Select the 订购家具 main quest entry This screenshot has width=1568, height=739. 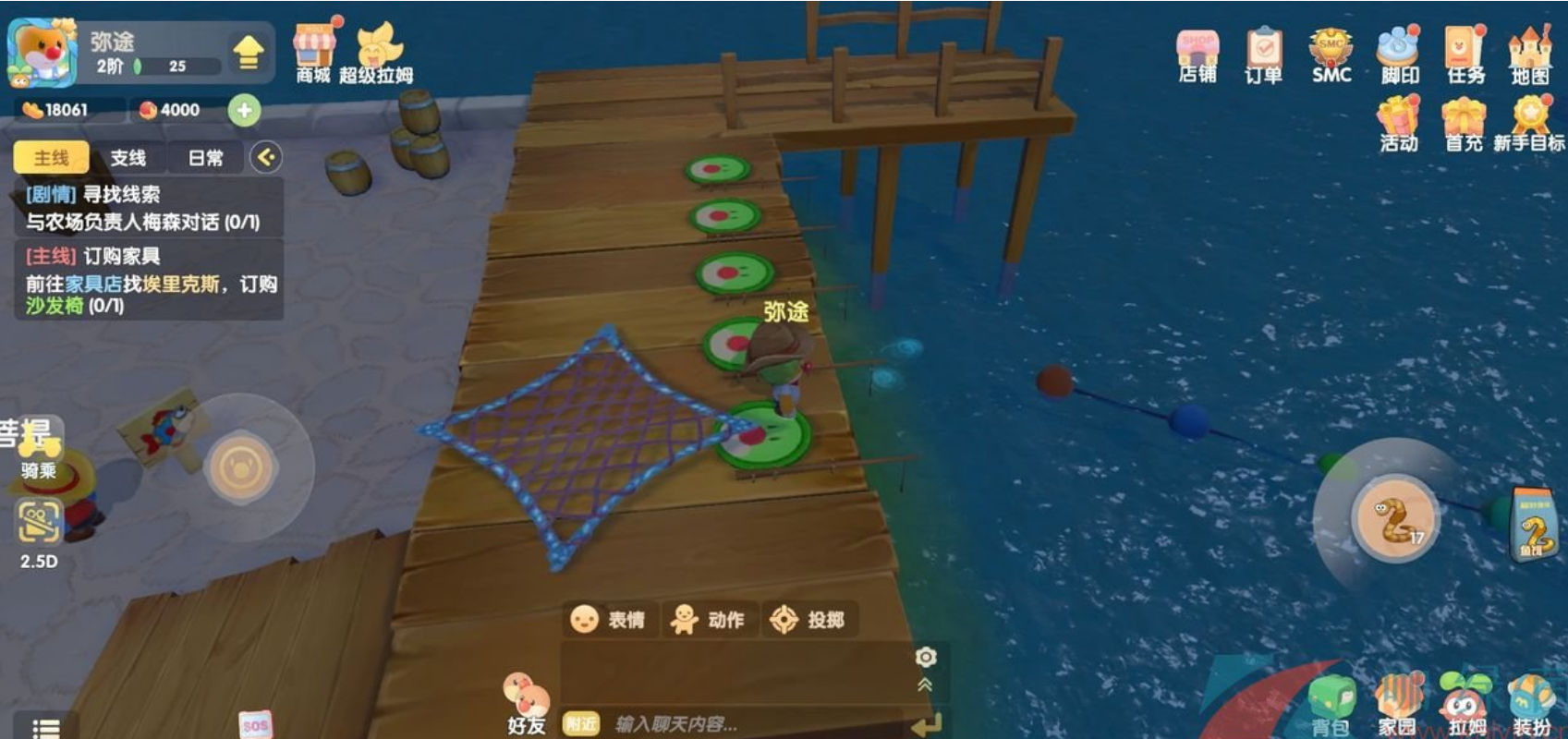point(149,280)
